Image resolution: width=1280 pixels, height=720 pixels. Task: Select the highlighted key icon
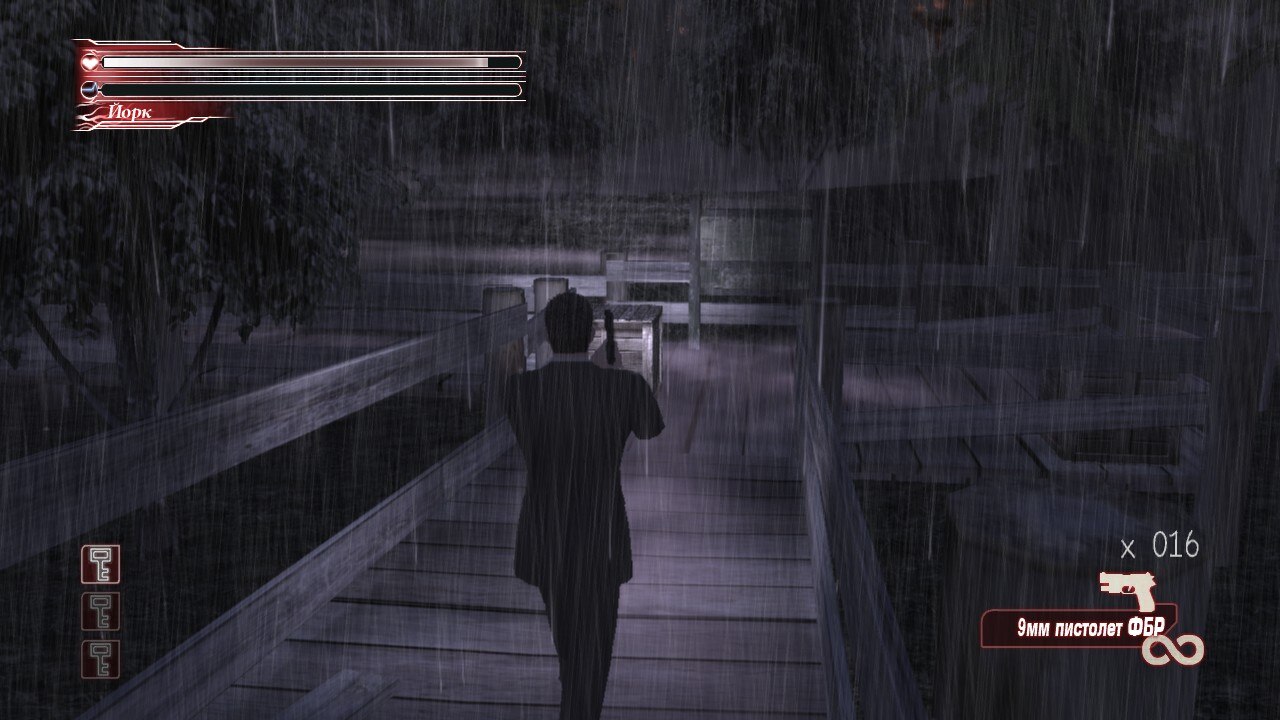click(100, 565)
